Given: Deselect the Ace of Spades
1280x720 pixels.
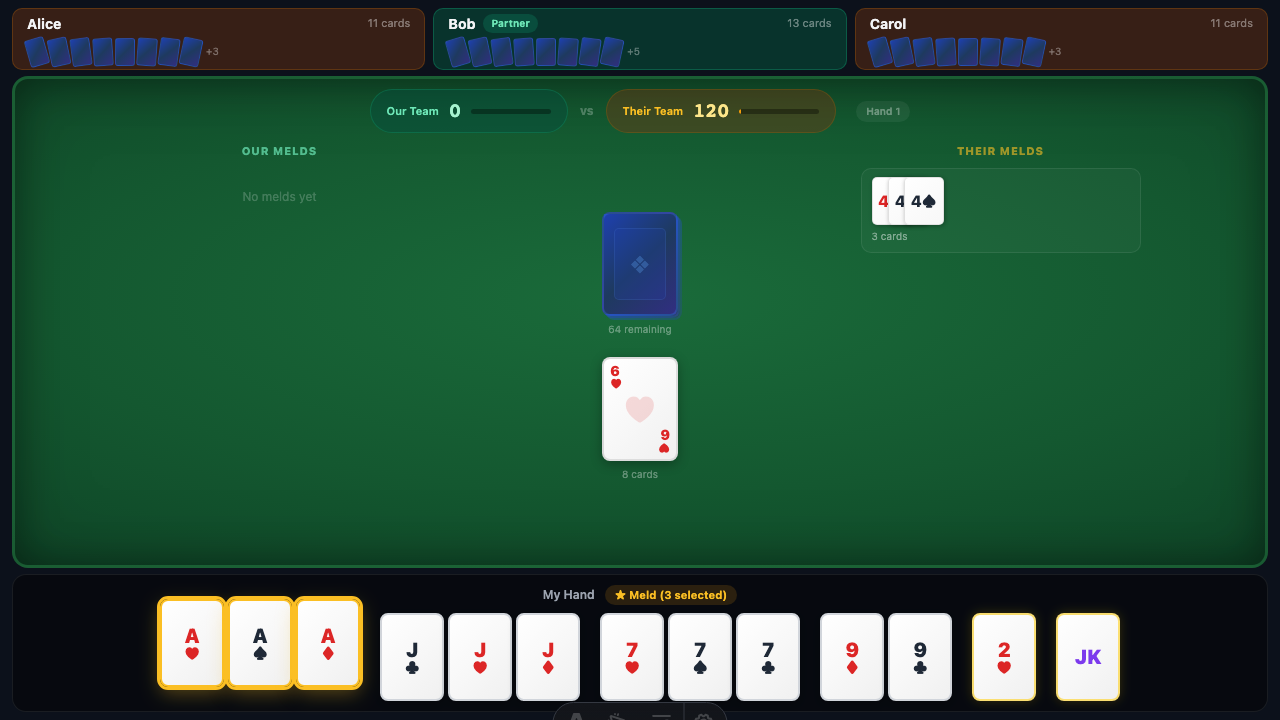Looking at the screenshot, I should 260,642.
